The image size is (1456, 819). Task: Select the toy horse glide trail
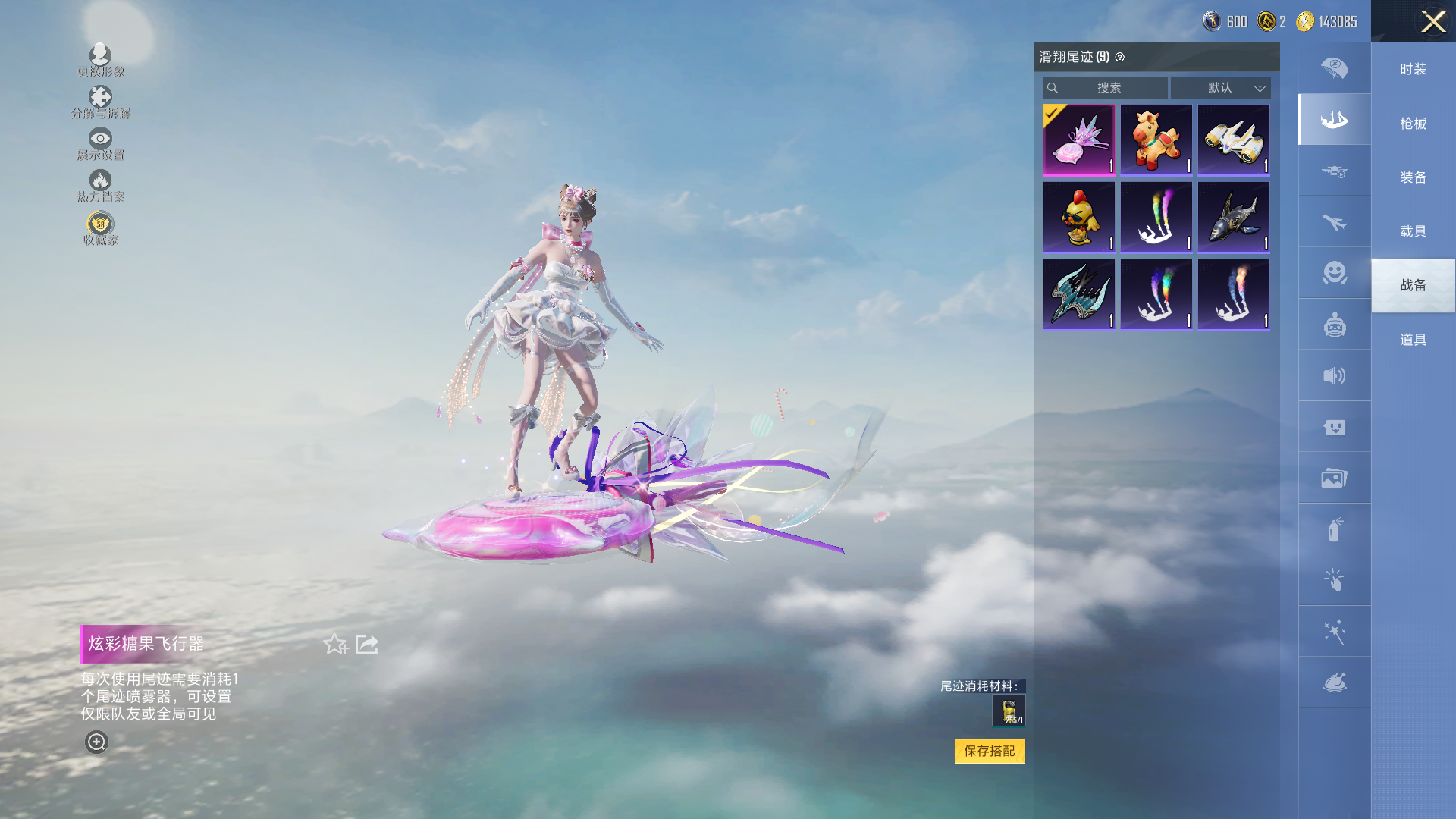pyautogui.click(x=1156, y=140)
